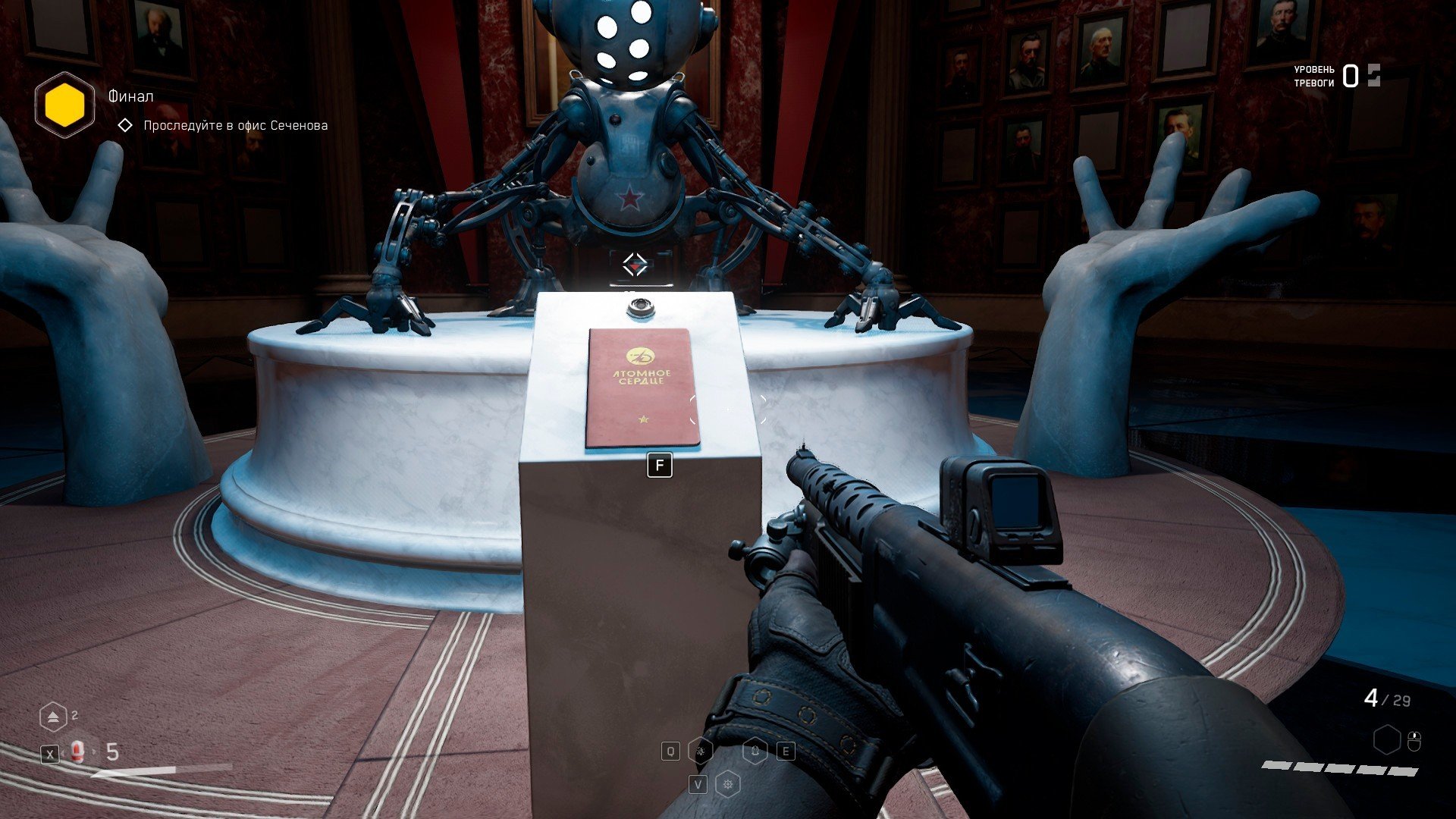
Task: Click the red-and-white health capsule item
Action: [77, 752]
